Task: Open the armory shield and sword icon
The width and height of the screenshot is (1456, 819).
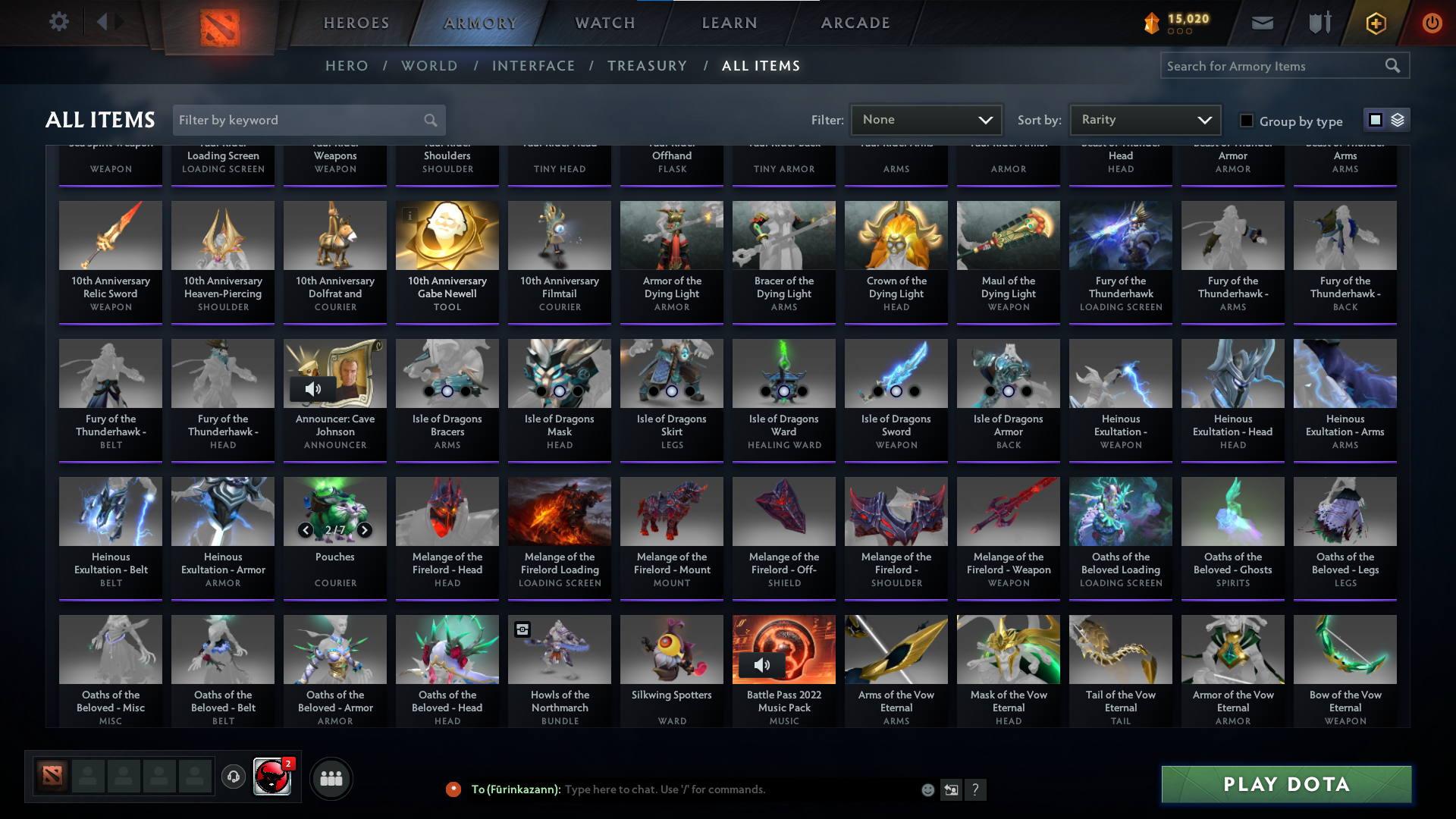Action: pos(1318,23)
